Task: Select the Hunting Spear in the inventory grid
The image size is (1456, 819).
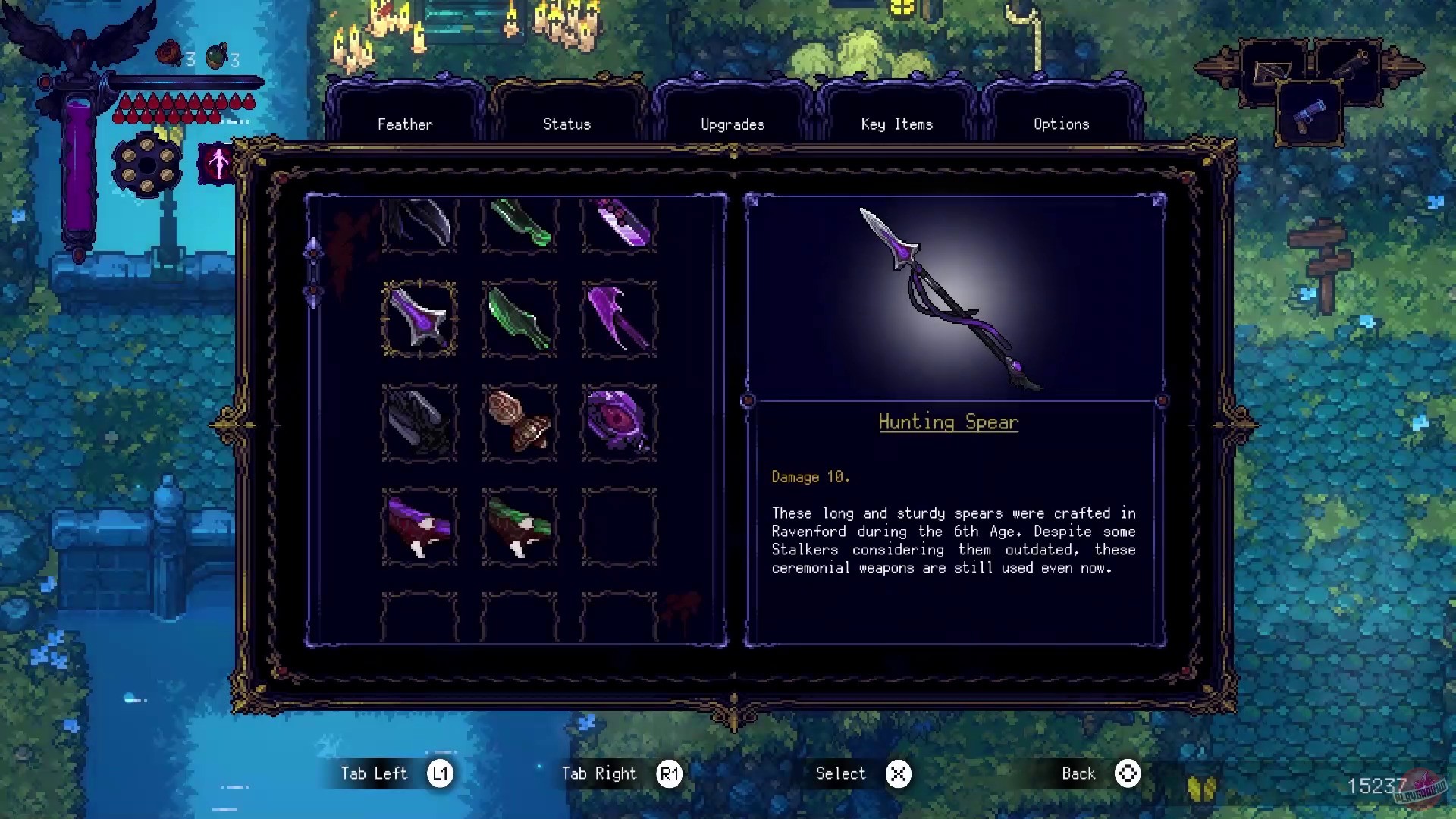Action: pos(419,318)
